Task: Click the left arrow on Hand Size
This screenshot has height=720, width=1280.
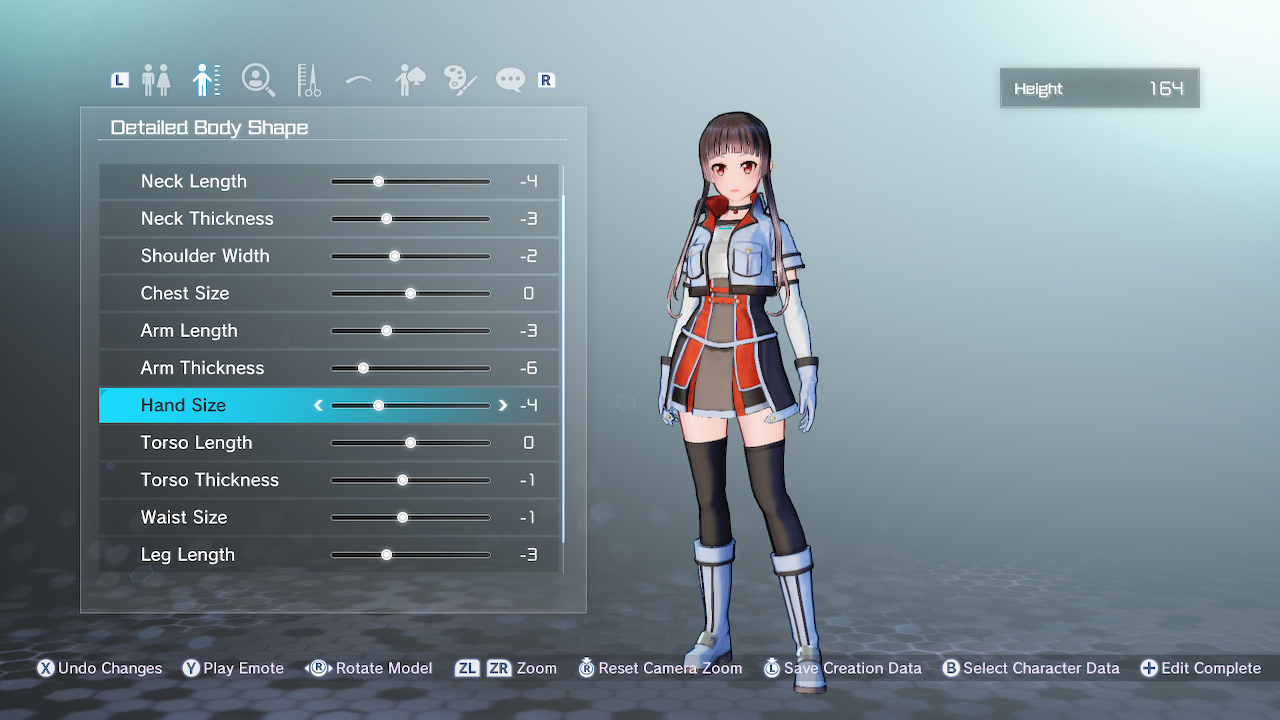Action: pos(318,405)
